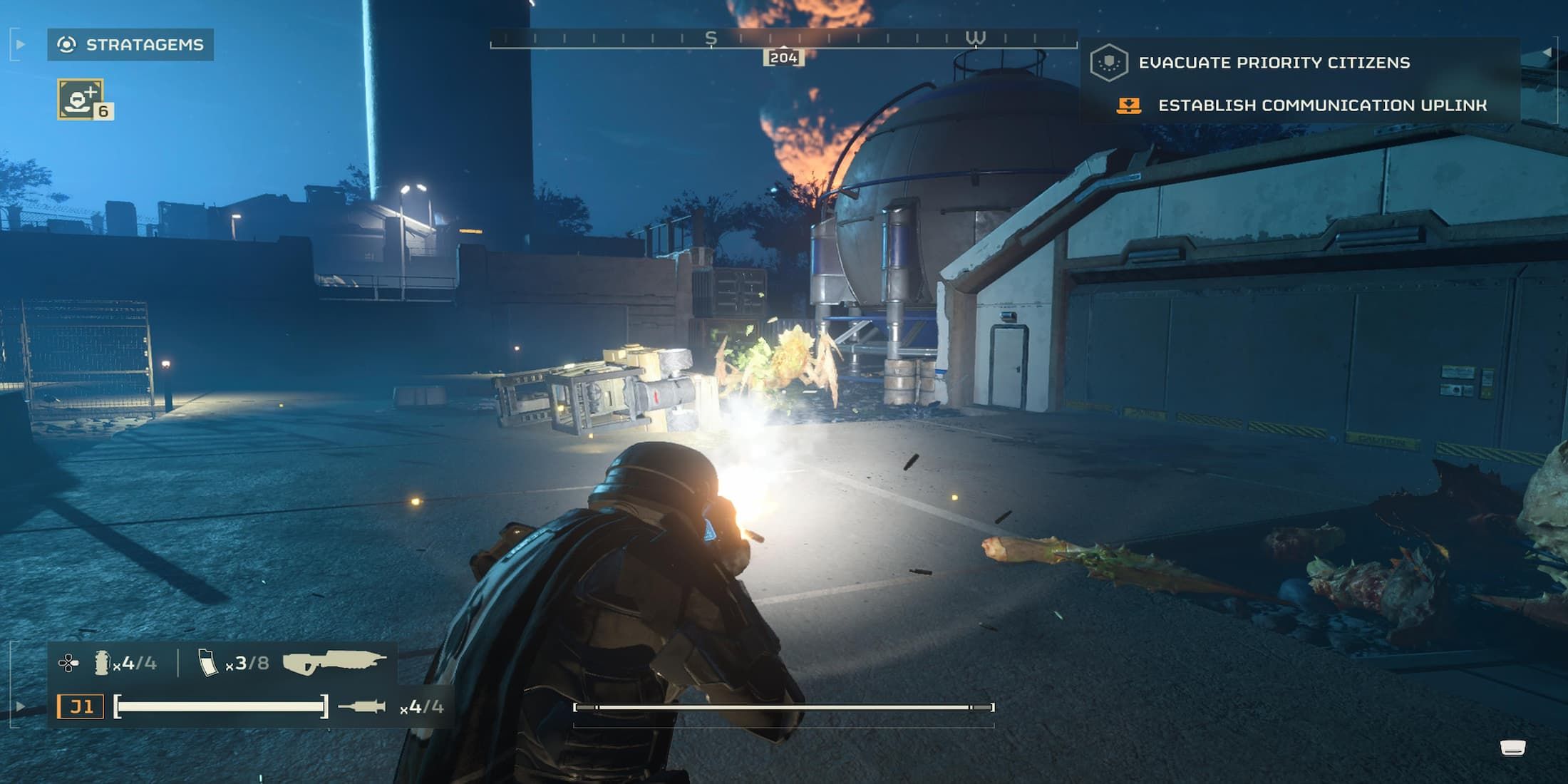Image resolution: width=1568 pixels, height=784 pixels.
Task: Select the primary rifle weapon icon
Action: [334, 662]
